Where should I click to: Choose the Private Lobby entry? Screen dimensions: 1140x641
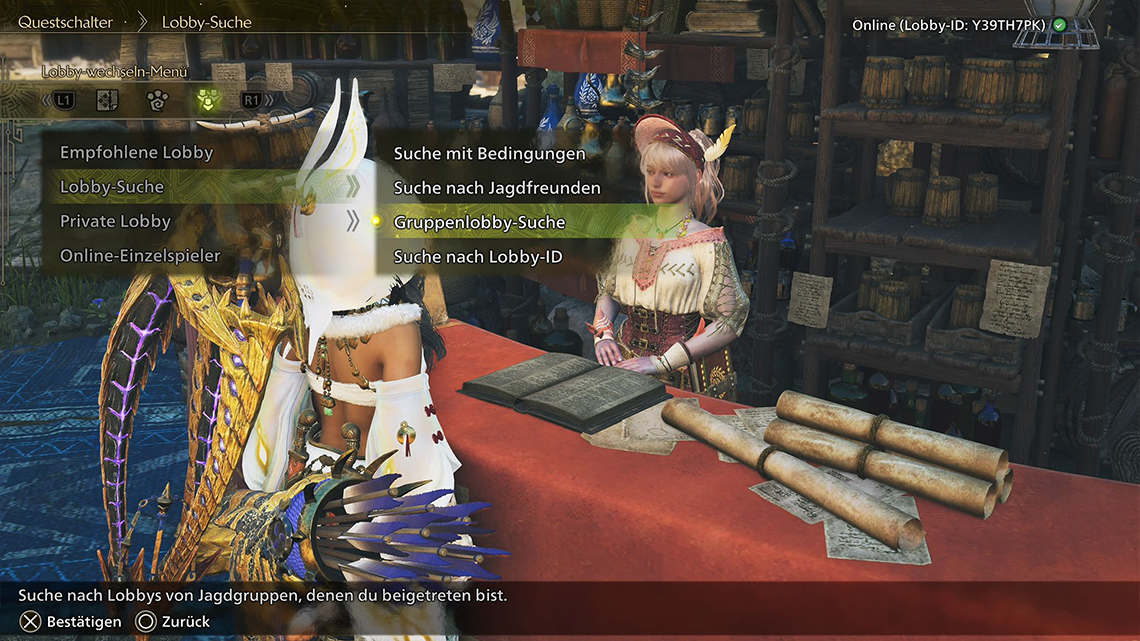click(116, 221)
